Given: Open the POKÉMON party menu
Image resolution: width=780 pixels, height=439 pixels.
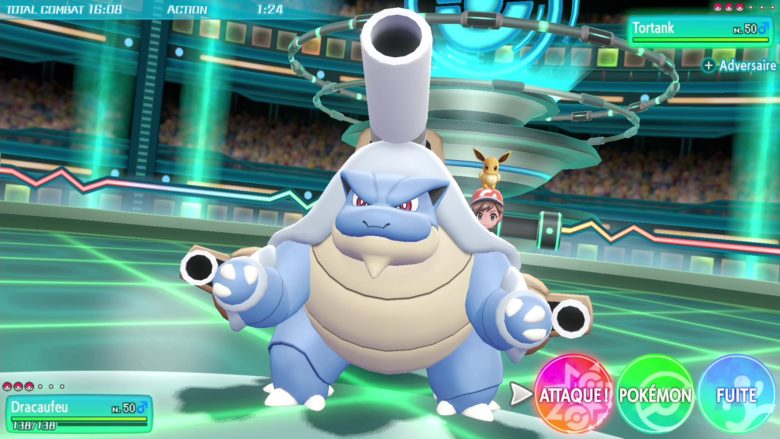Looking at the screenshot, I should point(655,394).
